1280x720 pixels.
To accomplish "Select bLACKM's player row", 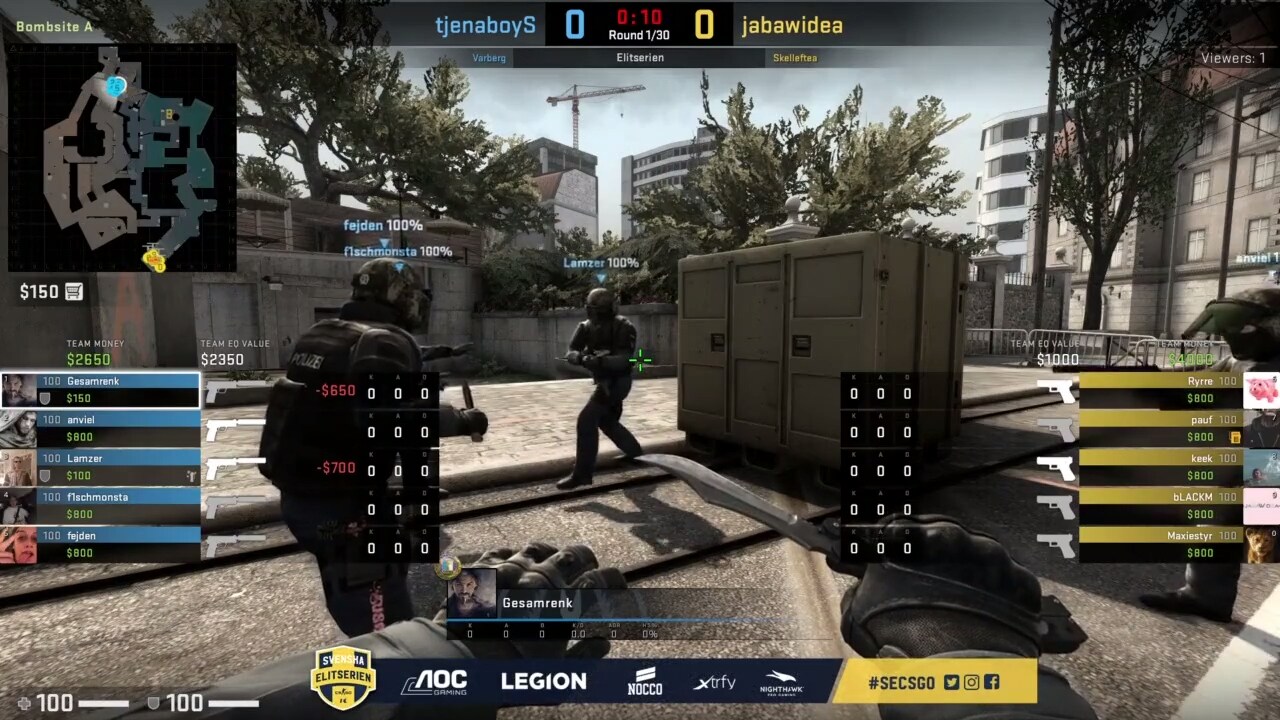I will (1160, 505).
